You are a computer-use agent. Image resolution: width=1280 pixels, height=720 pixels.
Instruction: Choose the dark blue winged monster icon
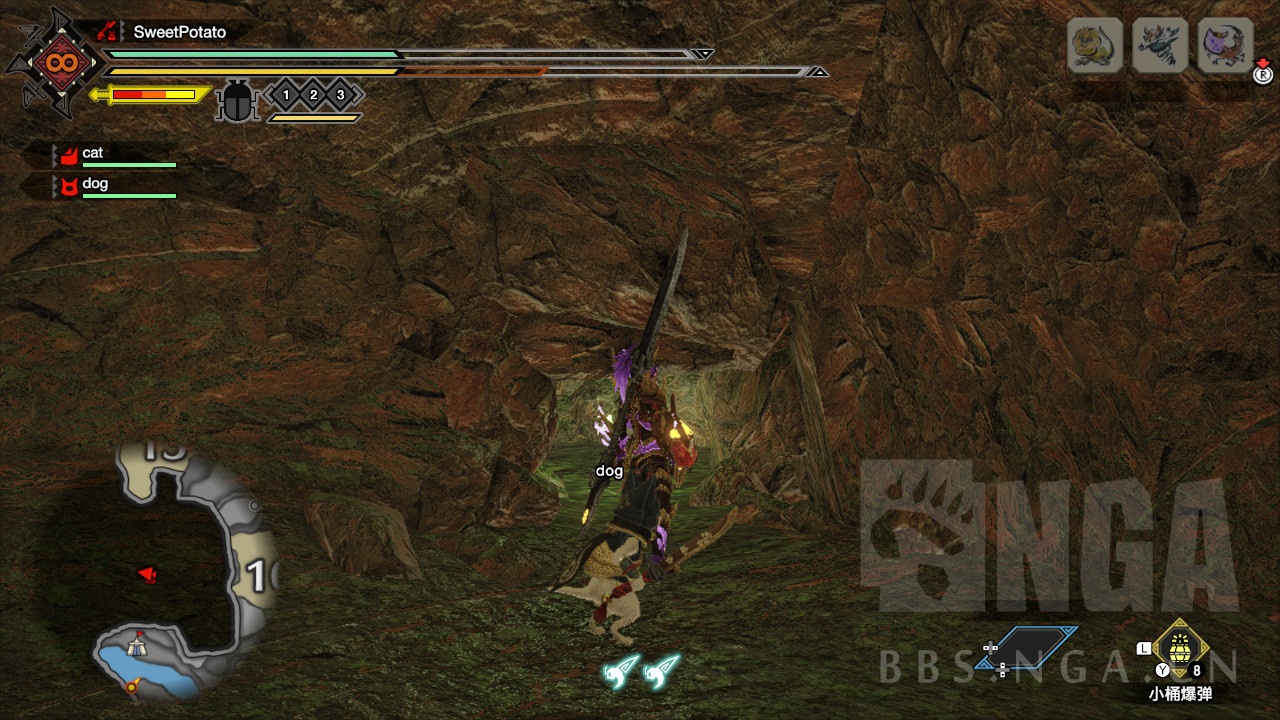point(1160,45)
